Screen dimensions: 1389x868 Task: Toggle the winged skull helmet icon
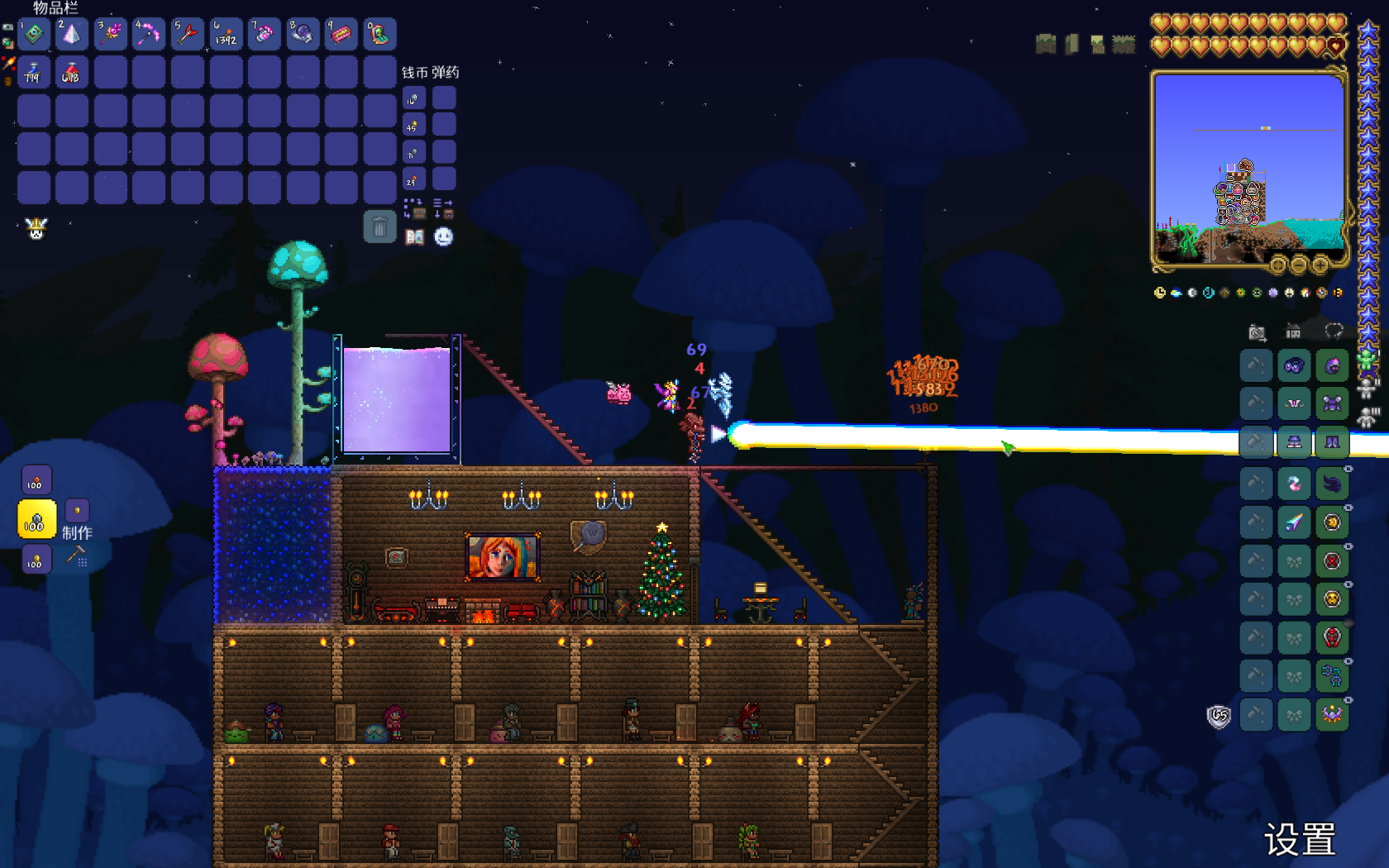36,228
